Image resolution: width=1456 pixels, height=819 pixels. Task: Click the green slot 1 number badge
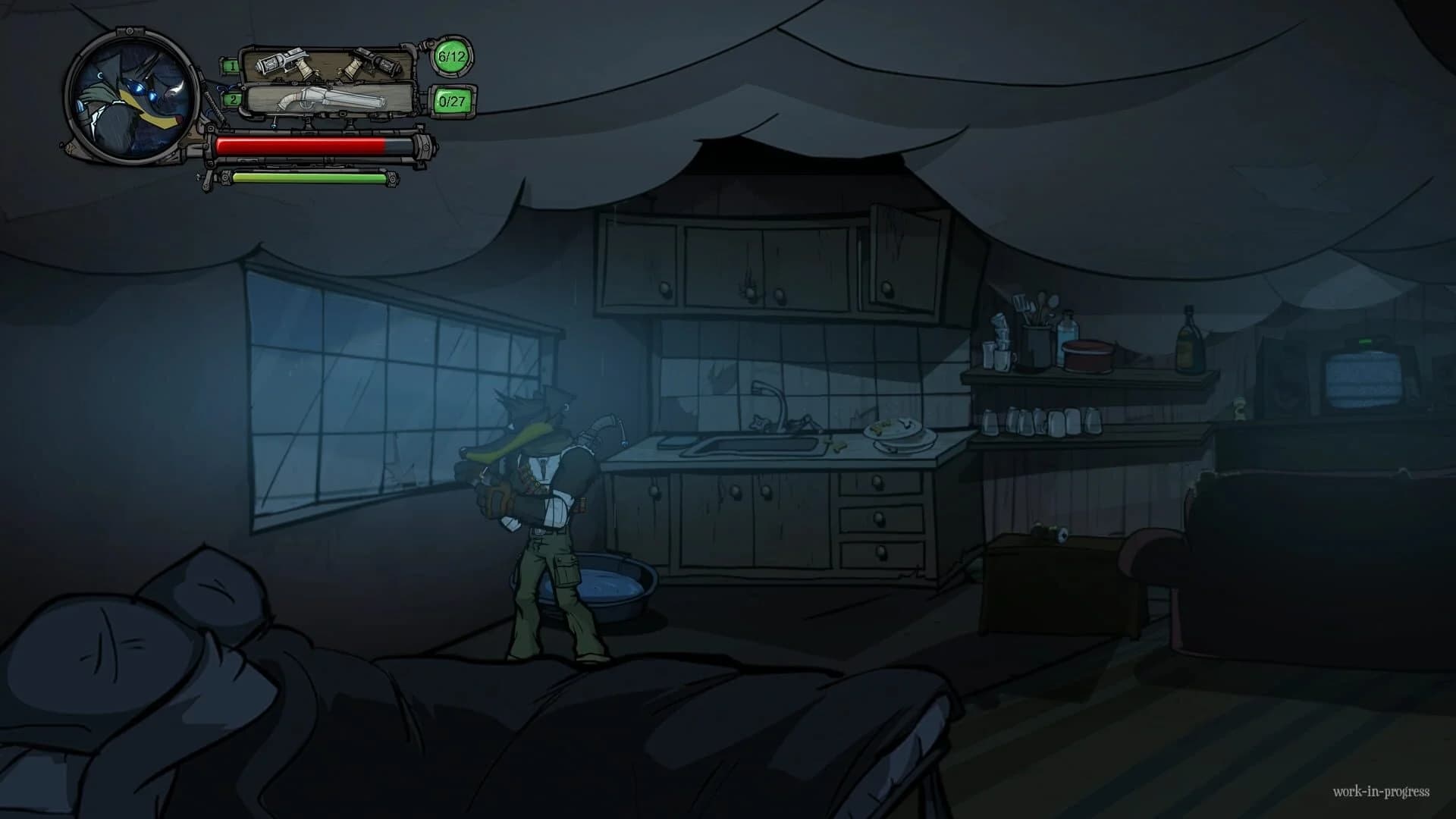232,67
